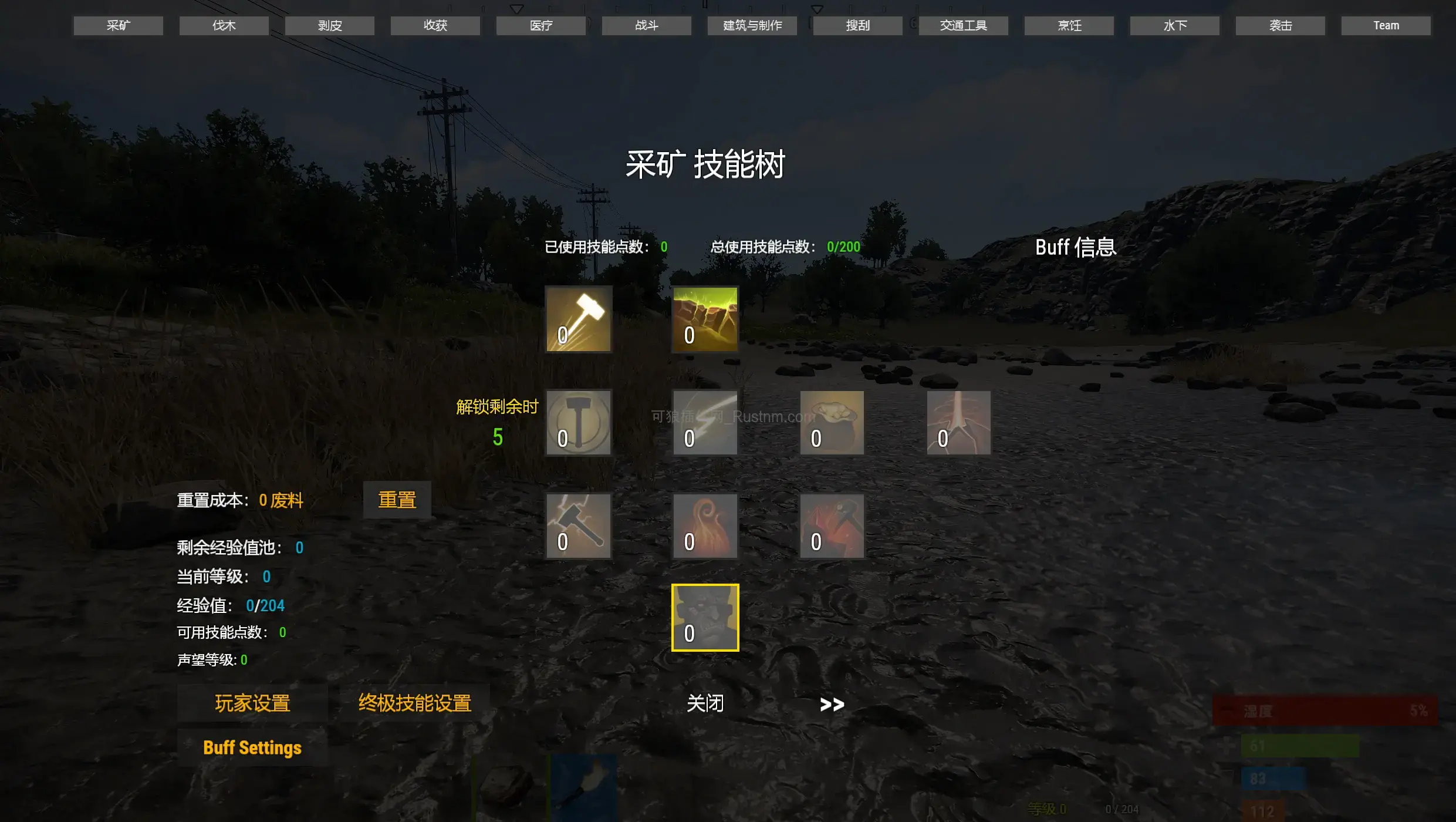The width and height of the screenshot is (1456, 822).
Task: Open the 战斗 skill tree tab
Action: (x=646, y=25)
